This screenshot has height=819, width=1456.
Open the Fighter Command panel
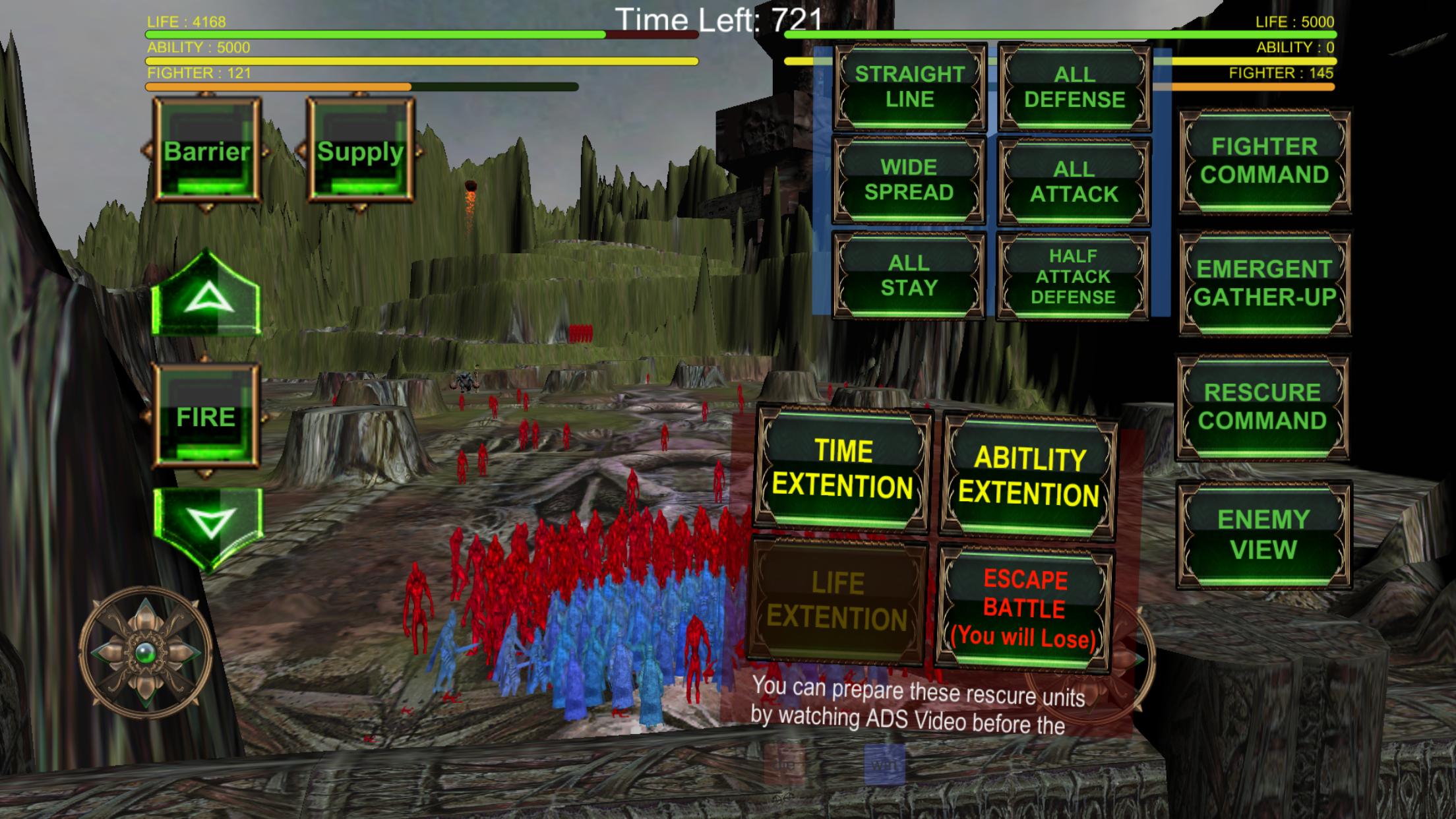tap(1264, 160)
